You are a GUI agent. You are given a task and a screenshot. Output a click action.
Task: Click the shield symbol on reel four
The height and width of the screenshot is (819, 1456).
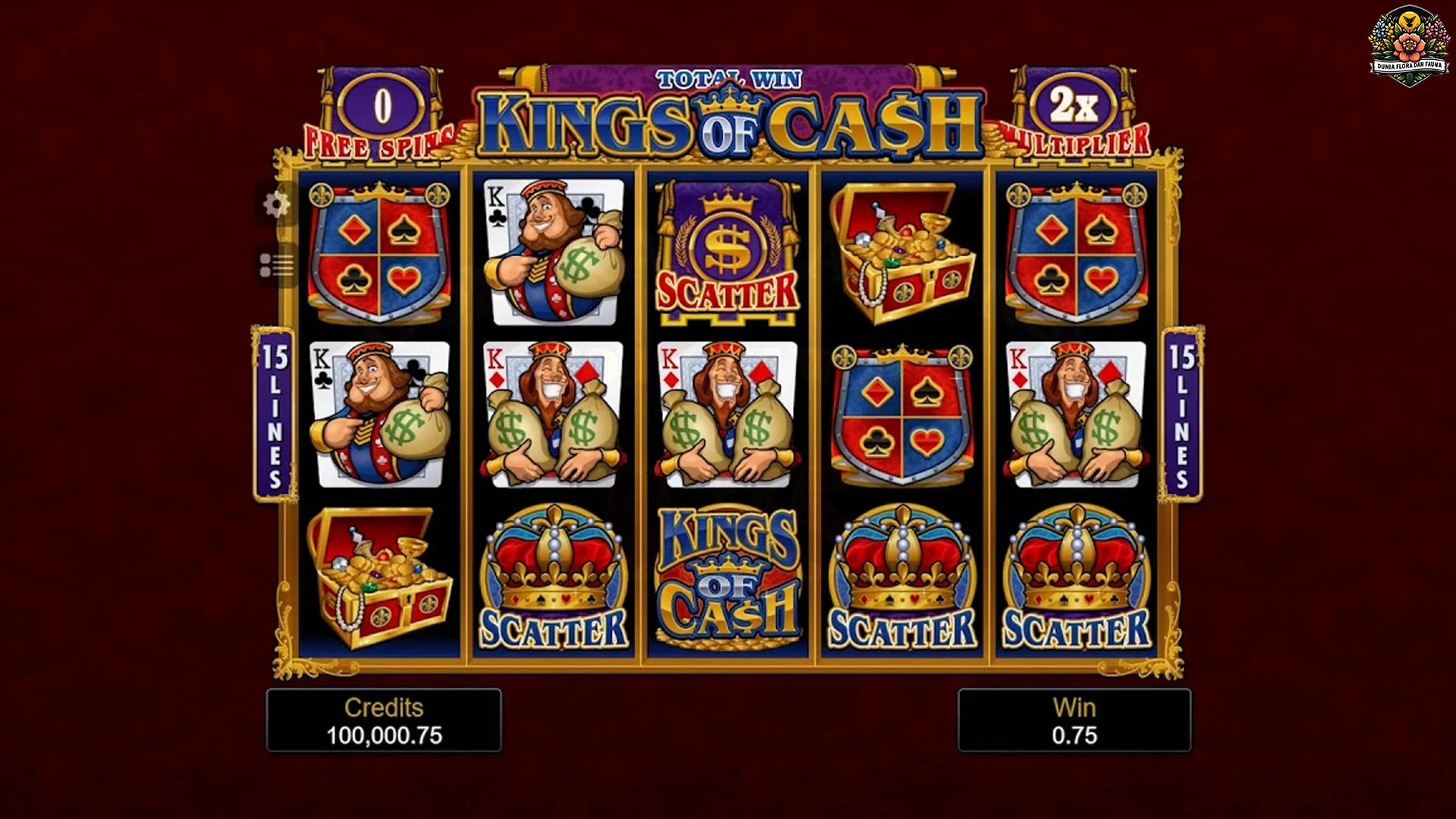coord(899,413)
